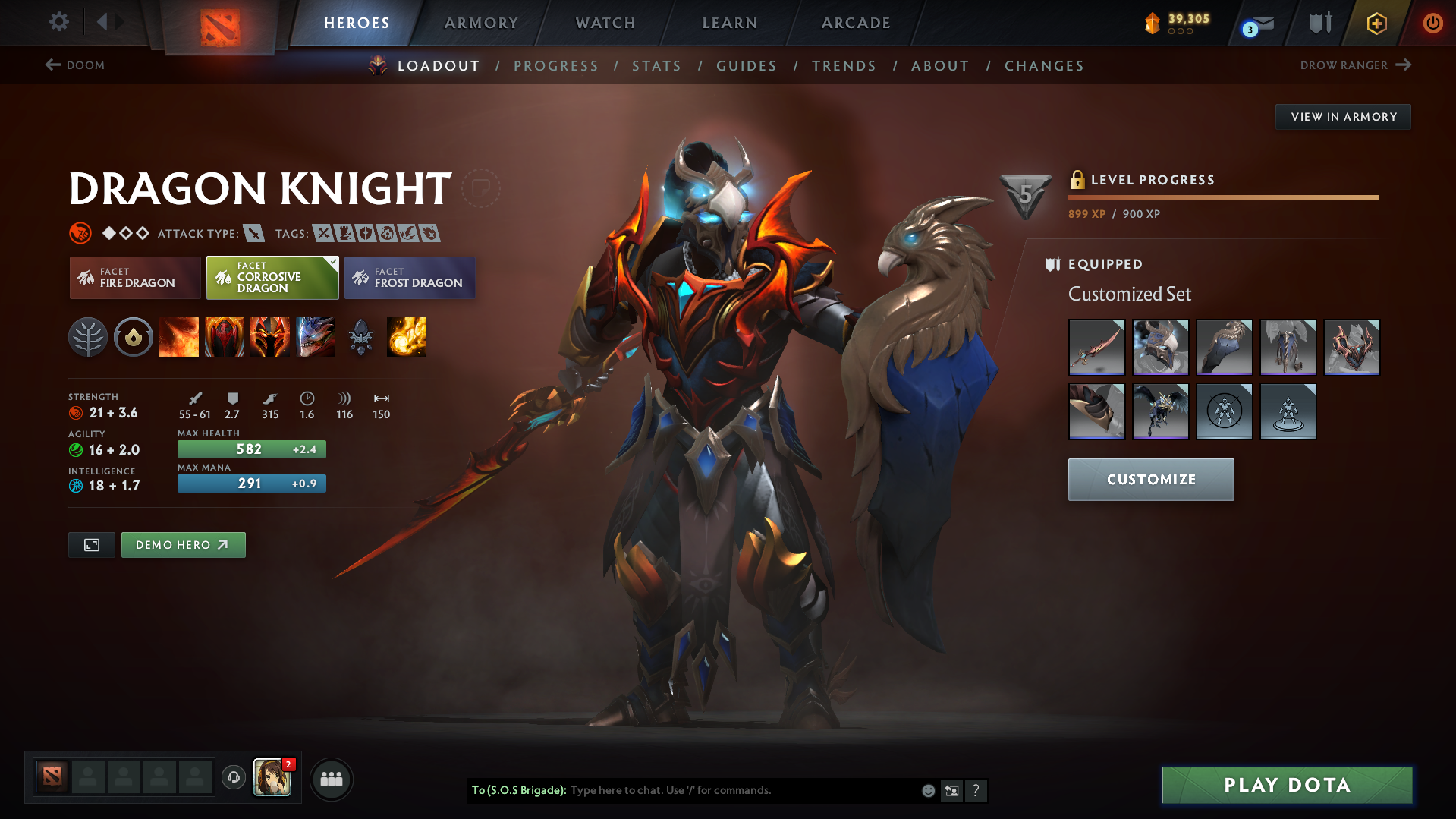Go to the Learn tab

730,23
